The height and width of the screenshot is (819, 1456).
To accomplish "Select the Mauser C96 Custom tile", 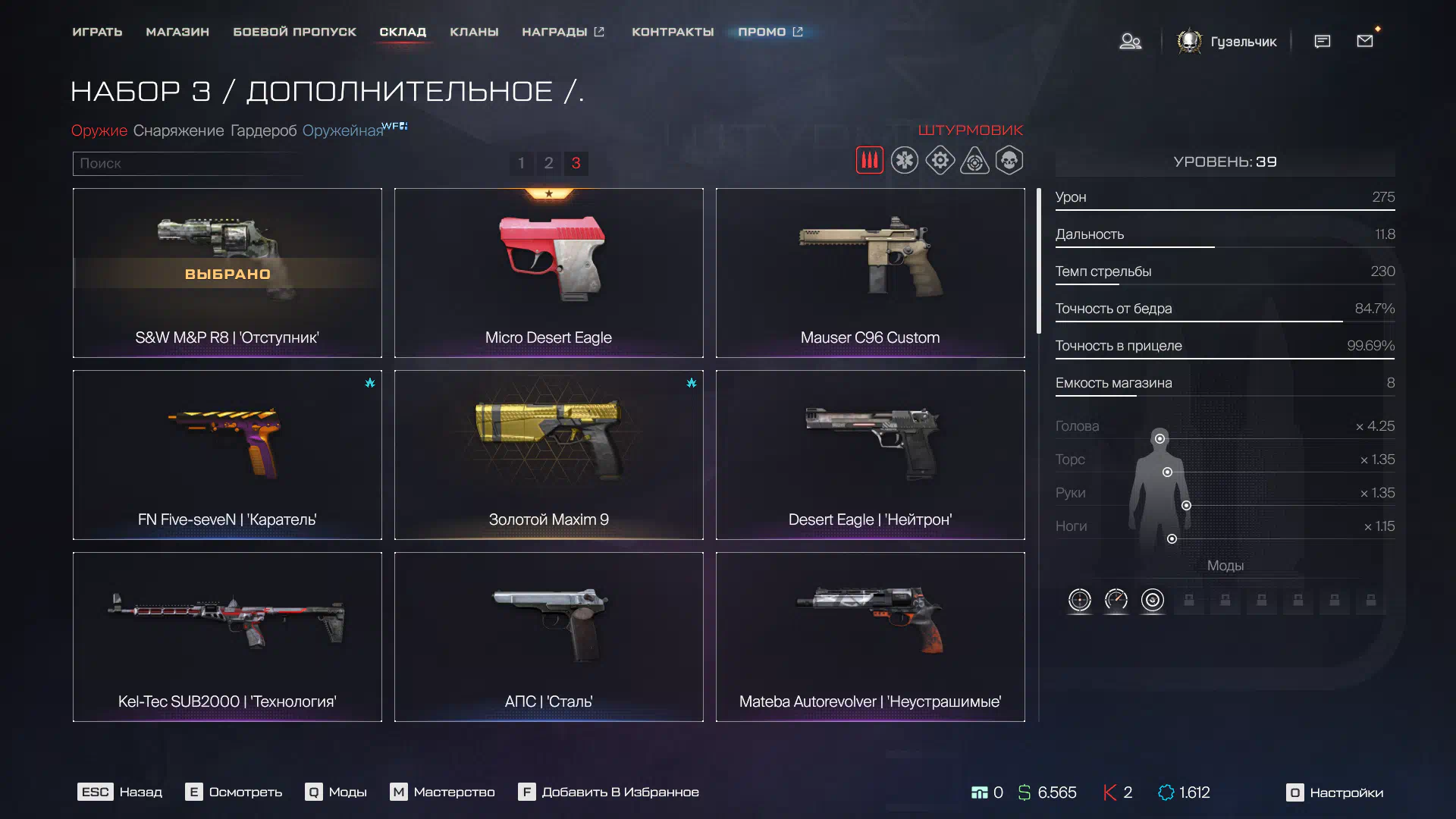I will click(870, 273).
